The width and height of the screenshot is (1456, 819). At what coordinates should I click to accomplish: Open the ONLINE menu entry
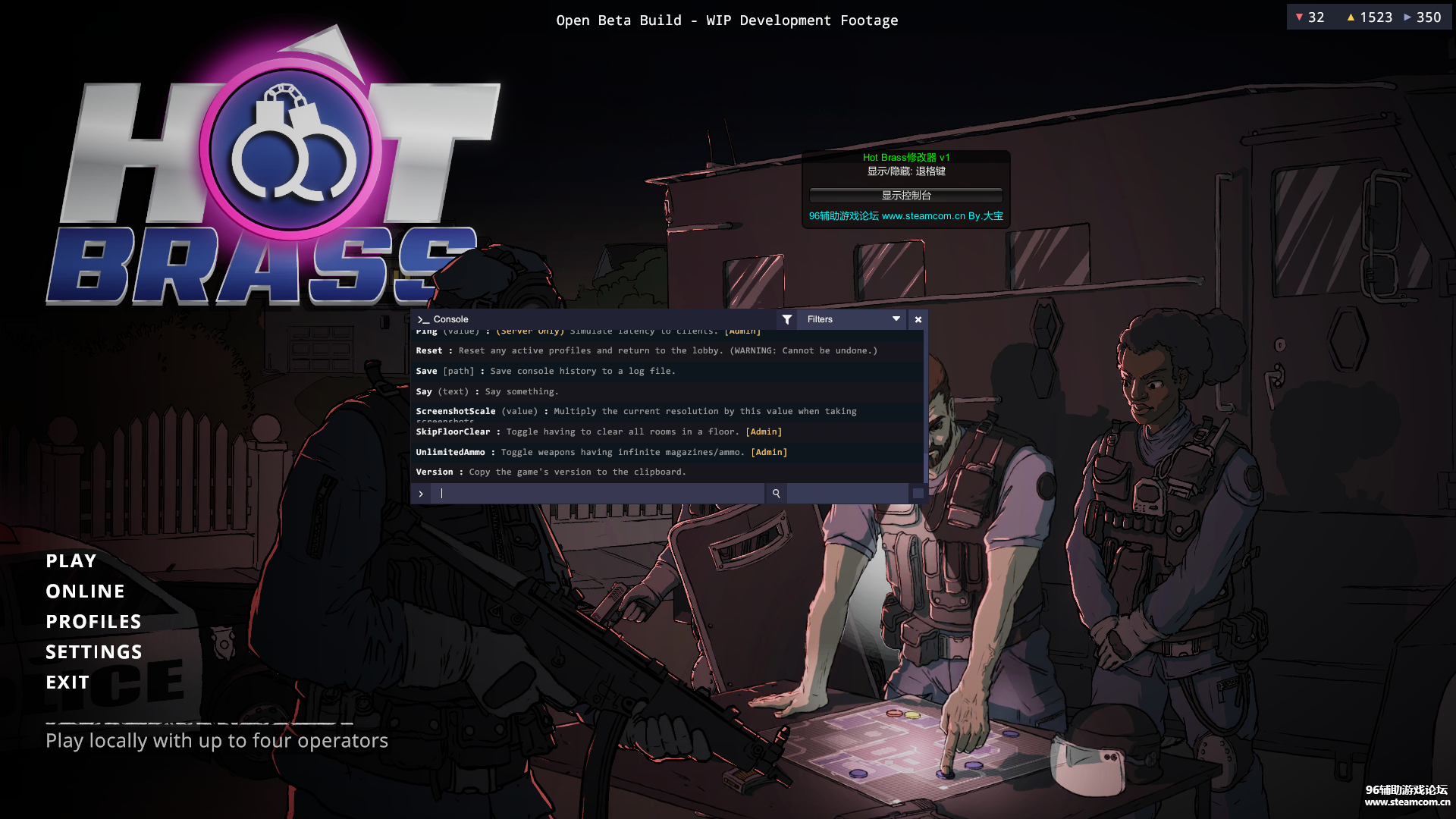coord(85,591)
